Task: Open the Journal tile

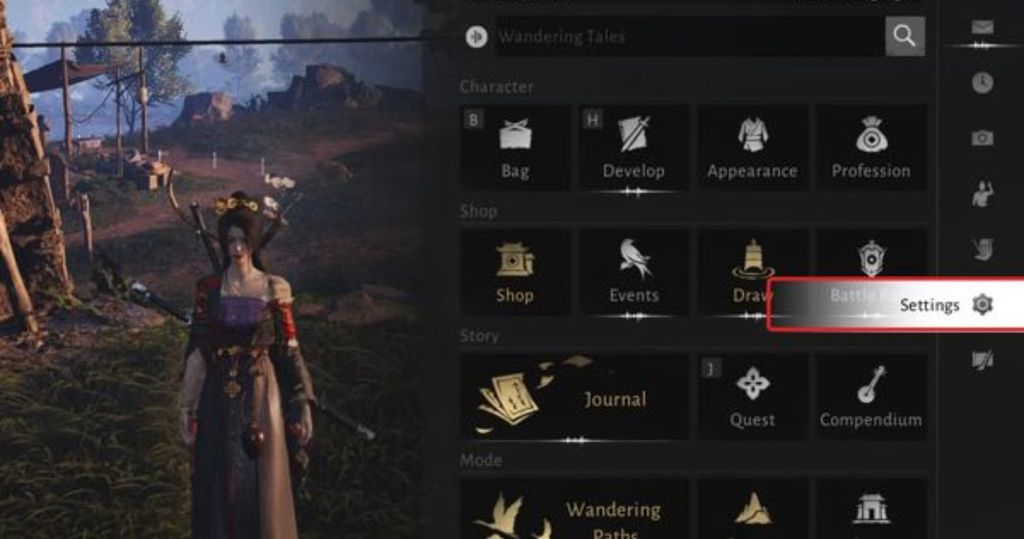Action: point(574,396)
